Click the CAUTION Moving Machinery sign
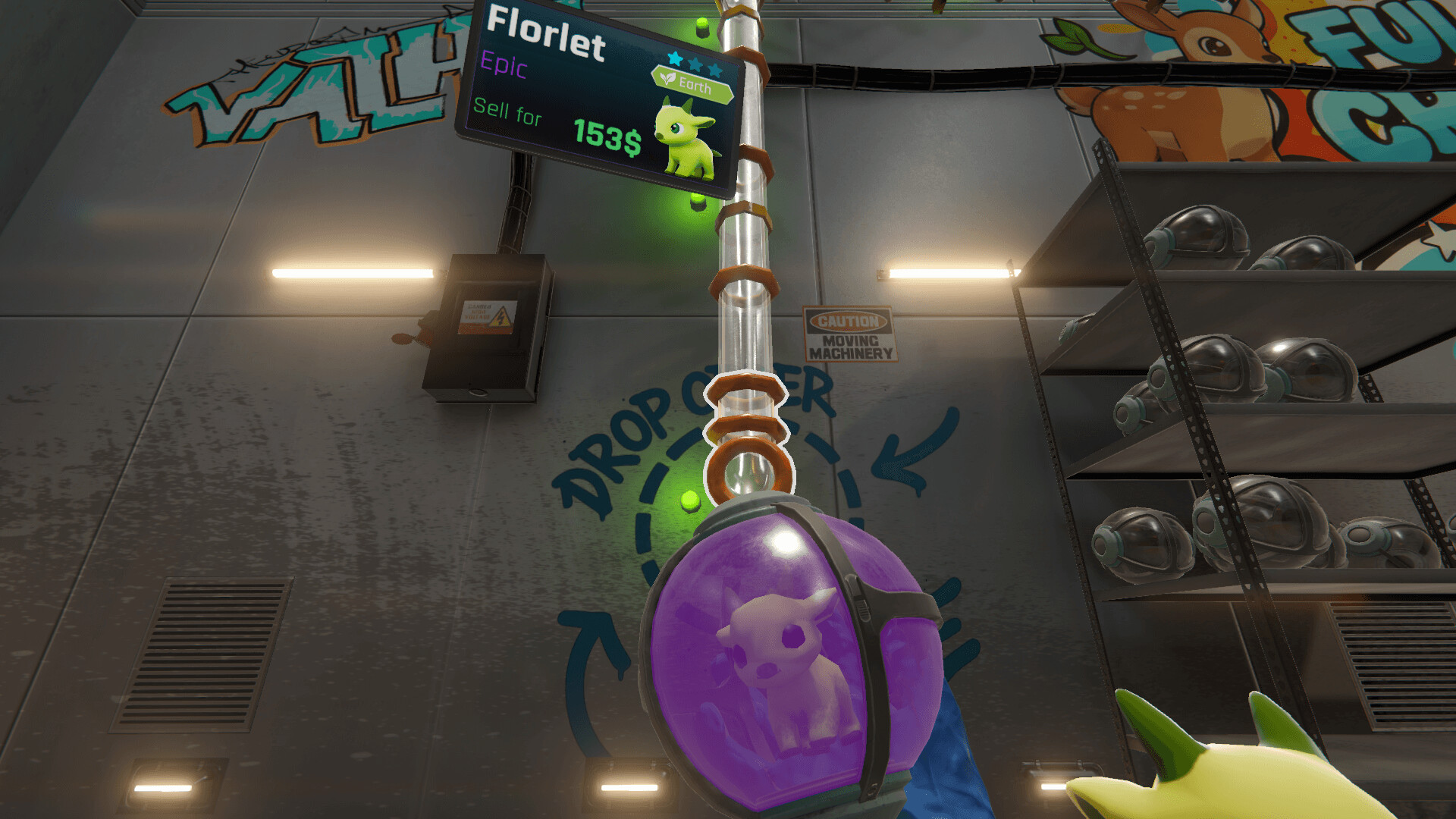The width and height of the screenshot is (1456, 819). pyautogui.click(x=849, y=334)
